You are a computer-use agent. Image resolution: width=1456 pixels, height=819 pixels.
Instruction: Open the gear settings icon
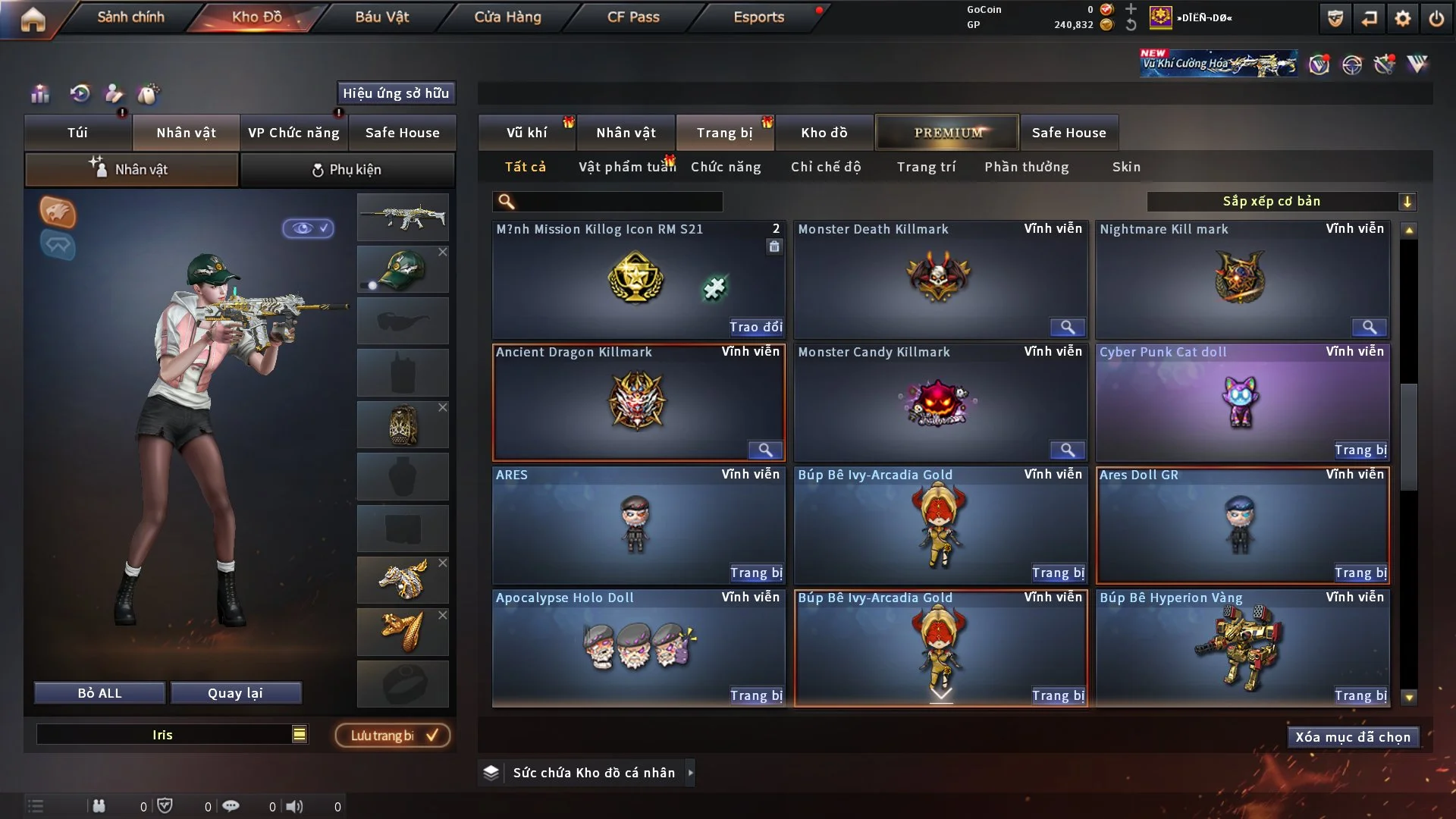pos(1403,18)
